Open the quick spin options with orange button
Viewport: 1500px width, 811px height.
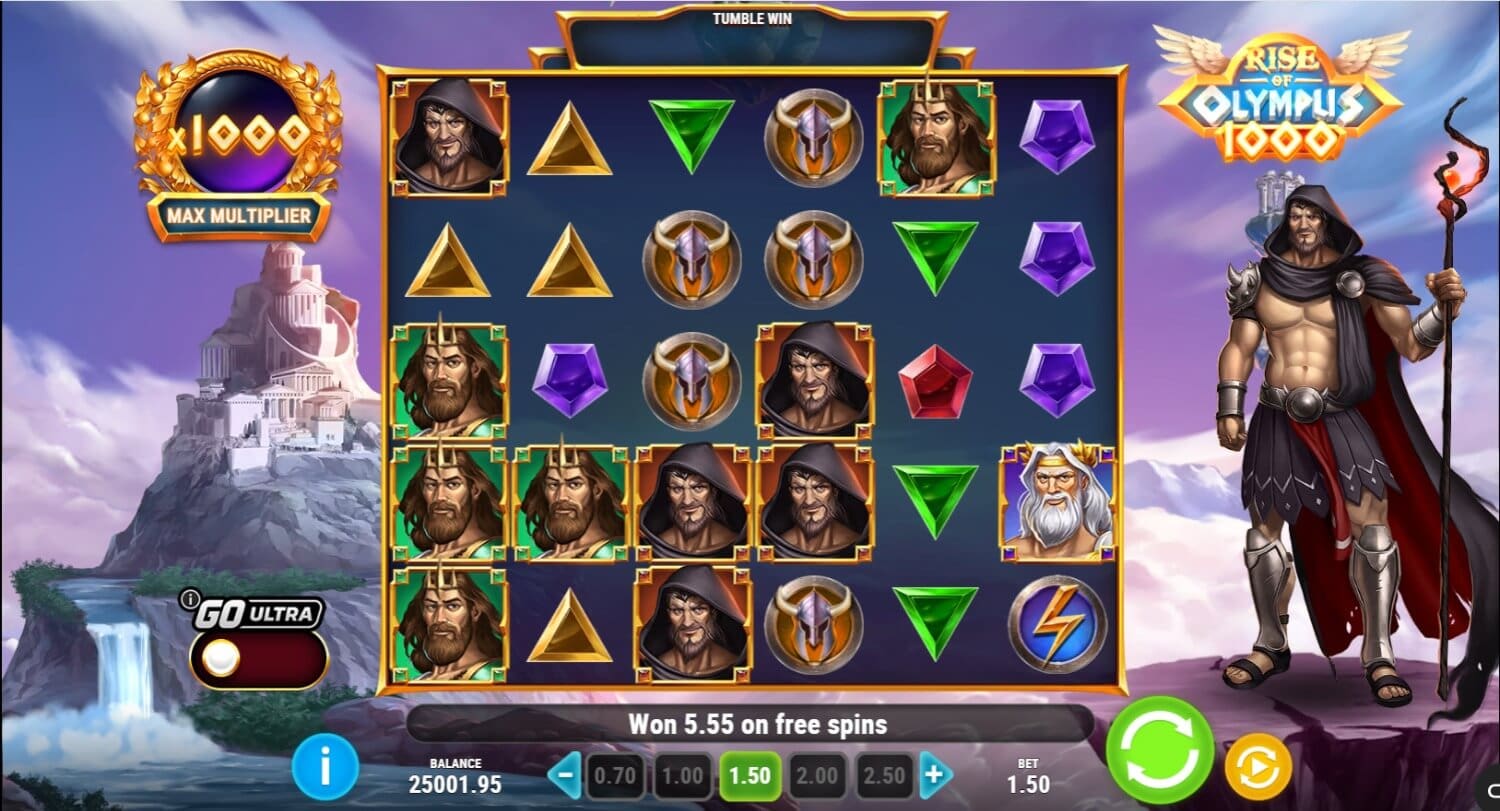point(1258,763)
